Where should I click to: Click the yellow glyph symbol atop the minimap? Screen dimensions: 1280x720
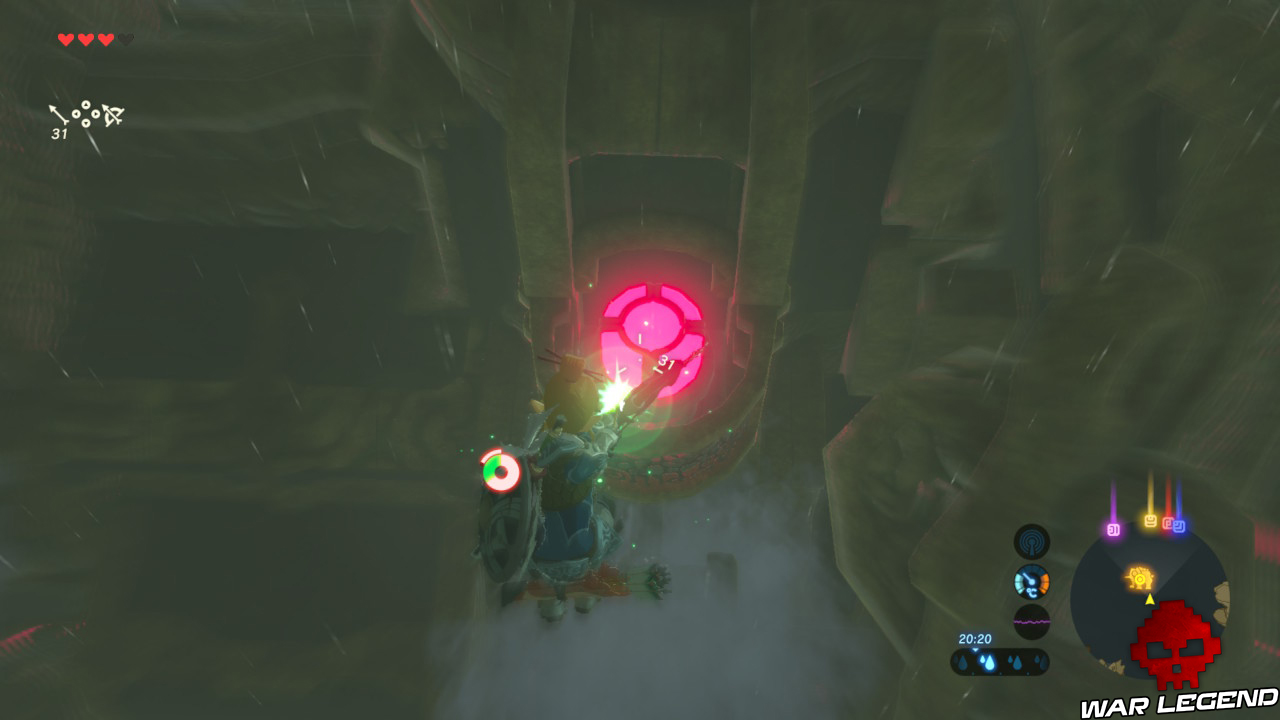click(1151, 520)
